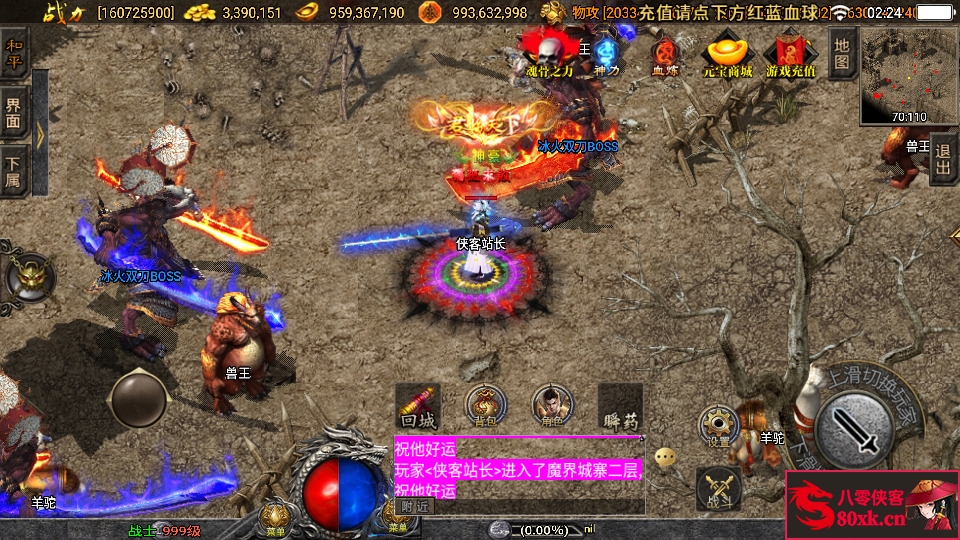Tap the large sword attack button
The width and height of the screenshot is (960, 540).
pyautogui.click(x=853, y=428)
